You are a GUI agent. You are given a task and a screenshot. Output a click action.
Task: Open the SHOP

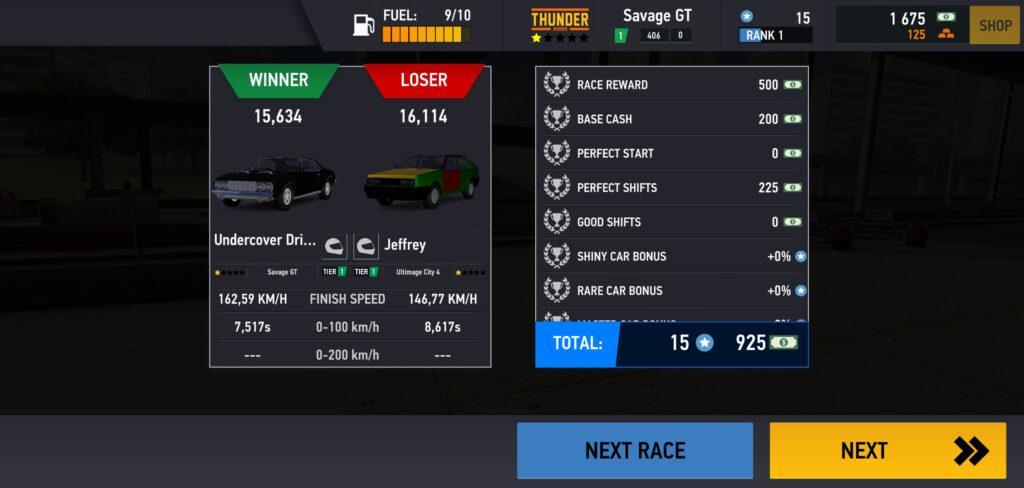click(x=994, y=25)
